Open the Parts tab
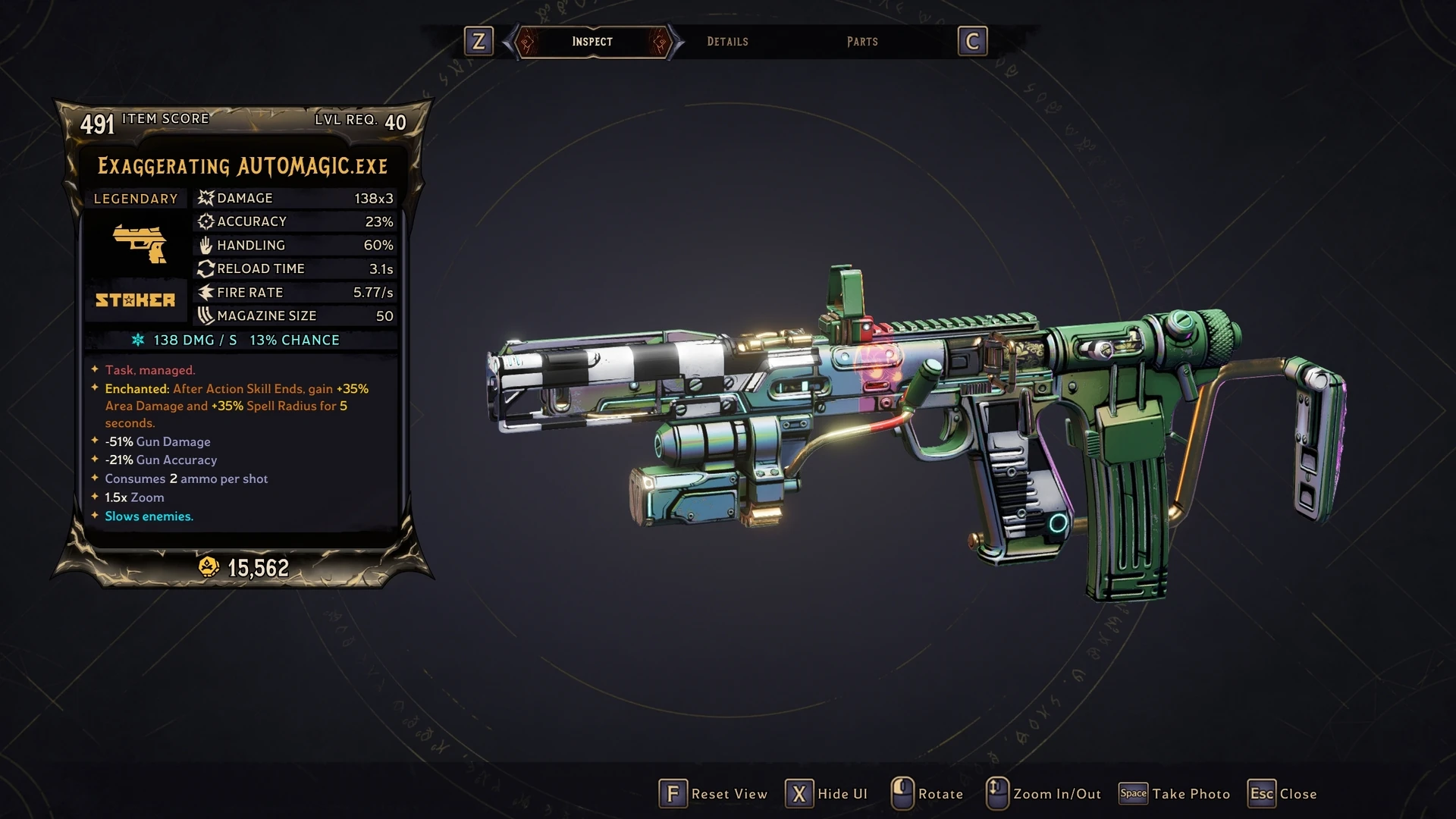 pyautogui.click(x=862, y=42)
